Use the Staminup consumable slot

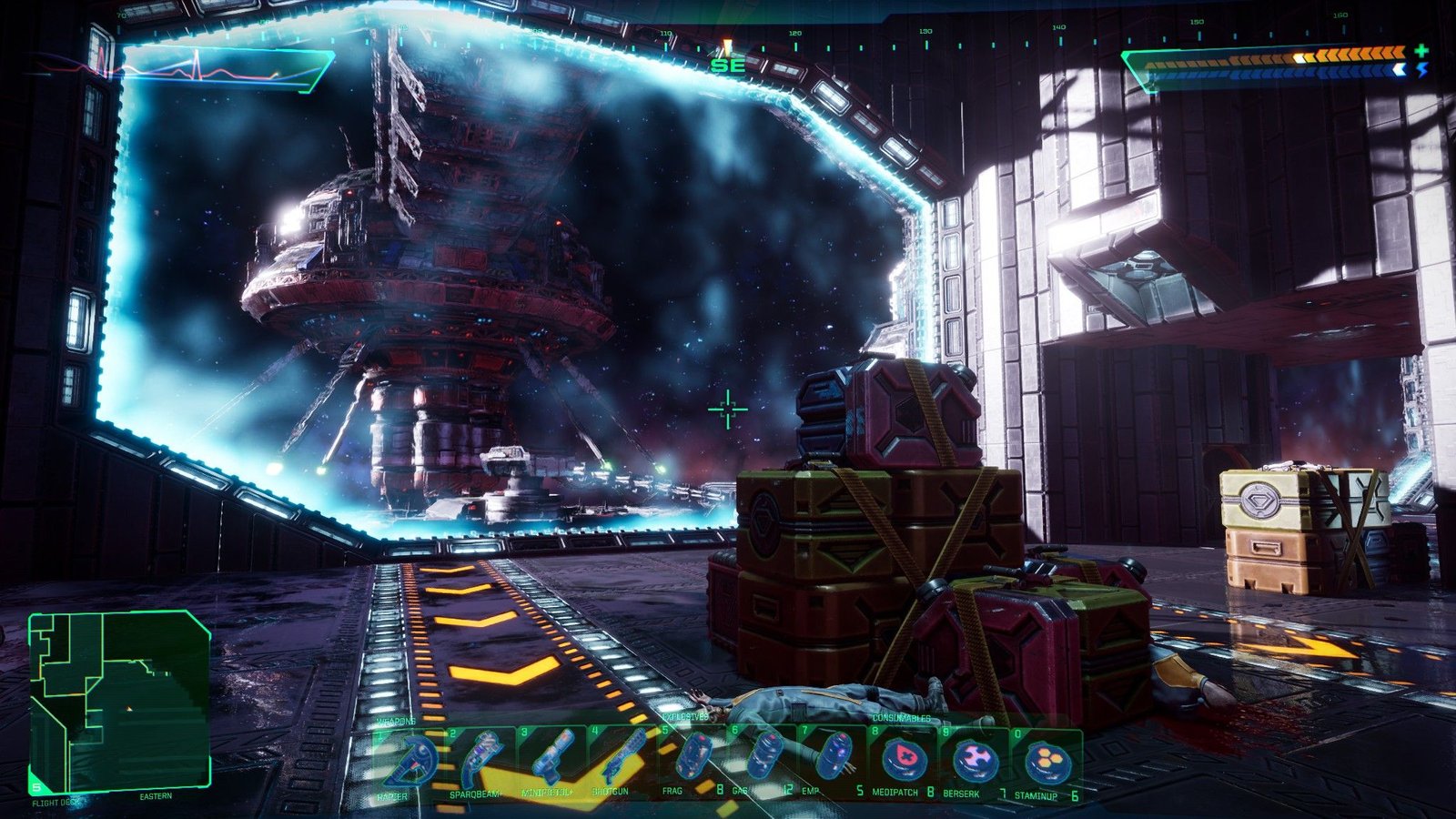click(x=1045, y=762)
